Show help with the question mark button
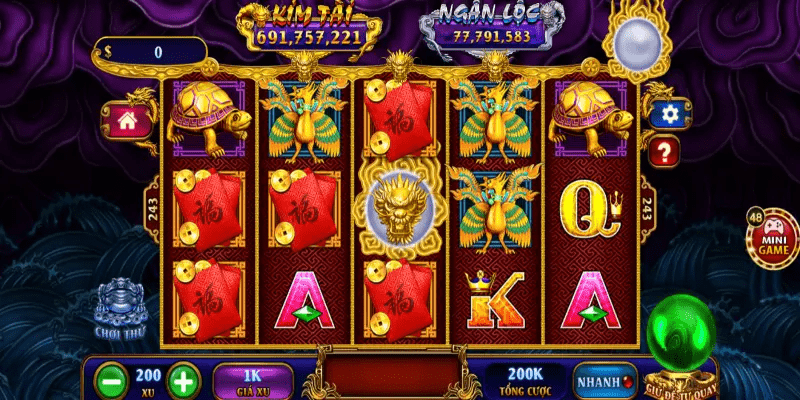This screenshot has width=800, height=400. (x=665, y=152)
